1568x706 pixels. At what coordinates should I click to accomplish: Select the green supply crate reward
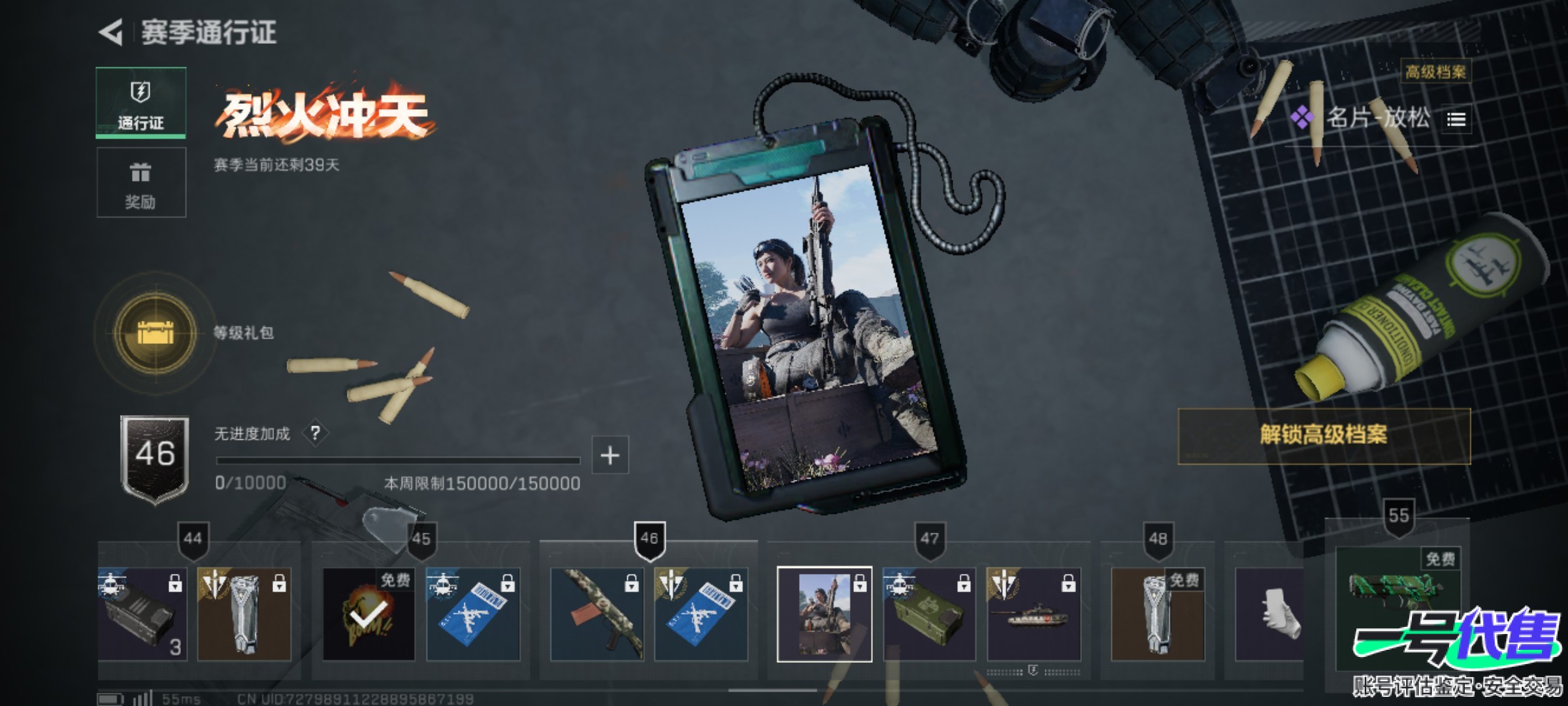click(x=929, y=614)
